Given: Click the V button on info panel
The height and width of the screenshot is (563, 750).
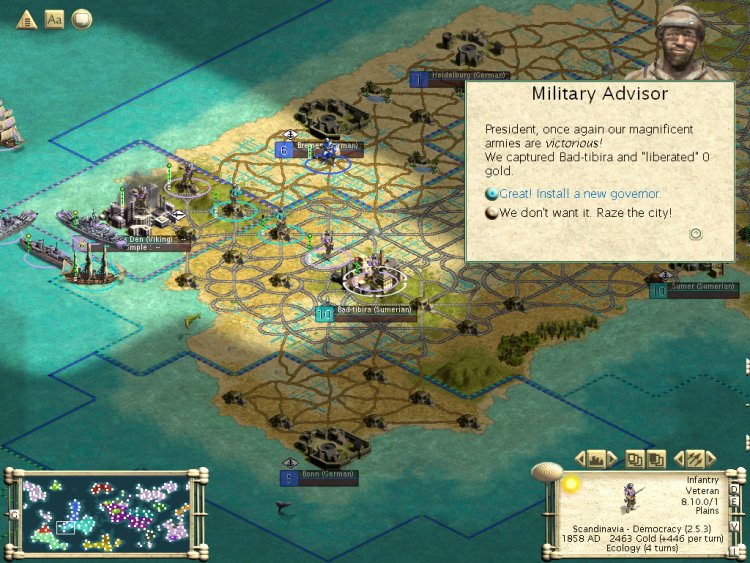Looking at the screenshot, I should point(735,525).
